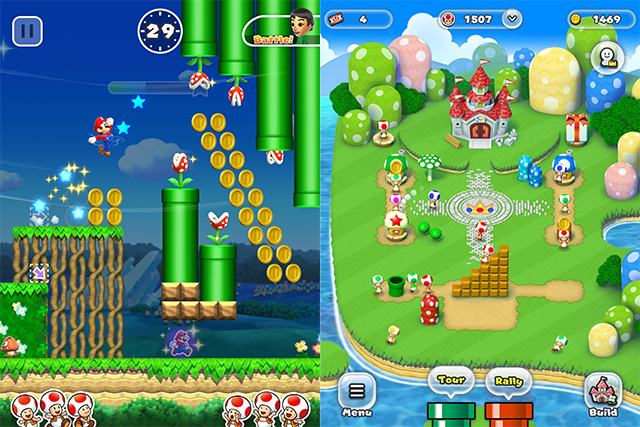Enter the green Tour pipe
Viewport: 640px width, 427px height.
(447, 411)
